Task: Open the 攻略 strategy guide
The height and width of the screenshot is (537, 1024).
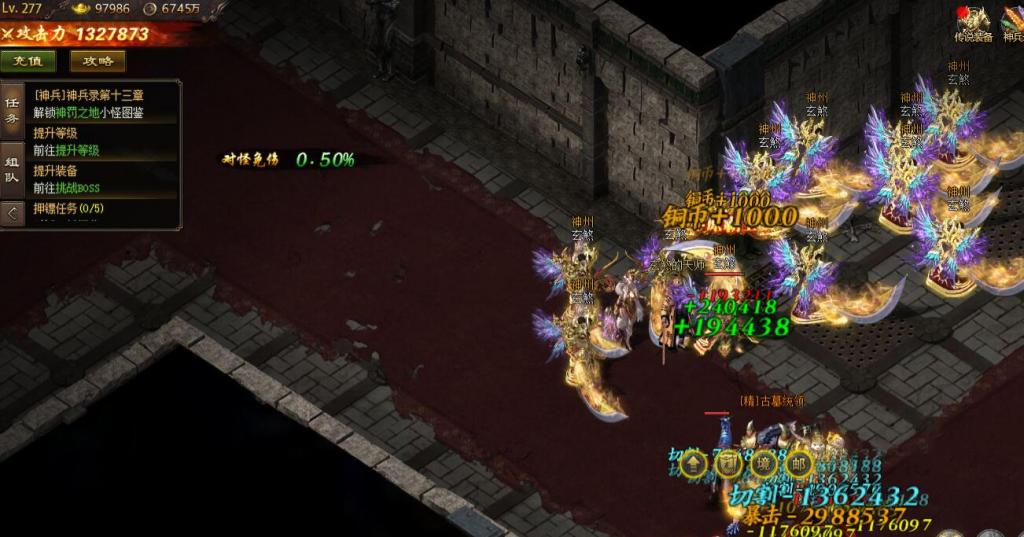Action: (97, 61)
